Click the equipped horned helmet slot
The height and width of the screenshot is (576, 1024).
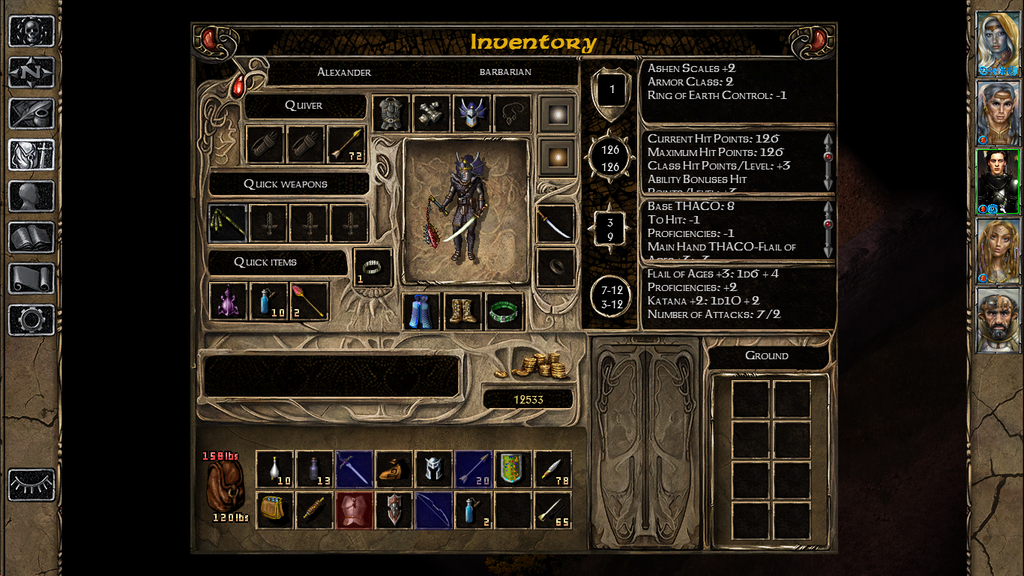coord(471,113)
